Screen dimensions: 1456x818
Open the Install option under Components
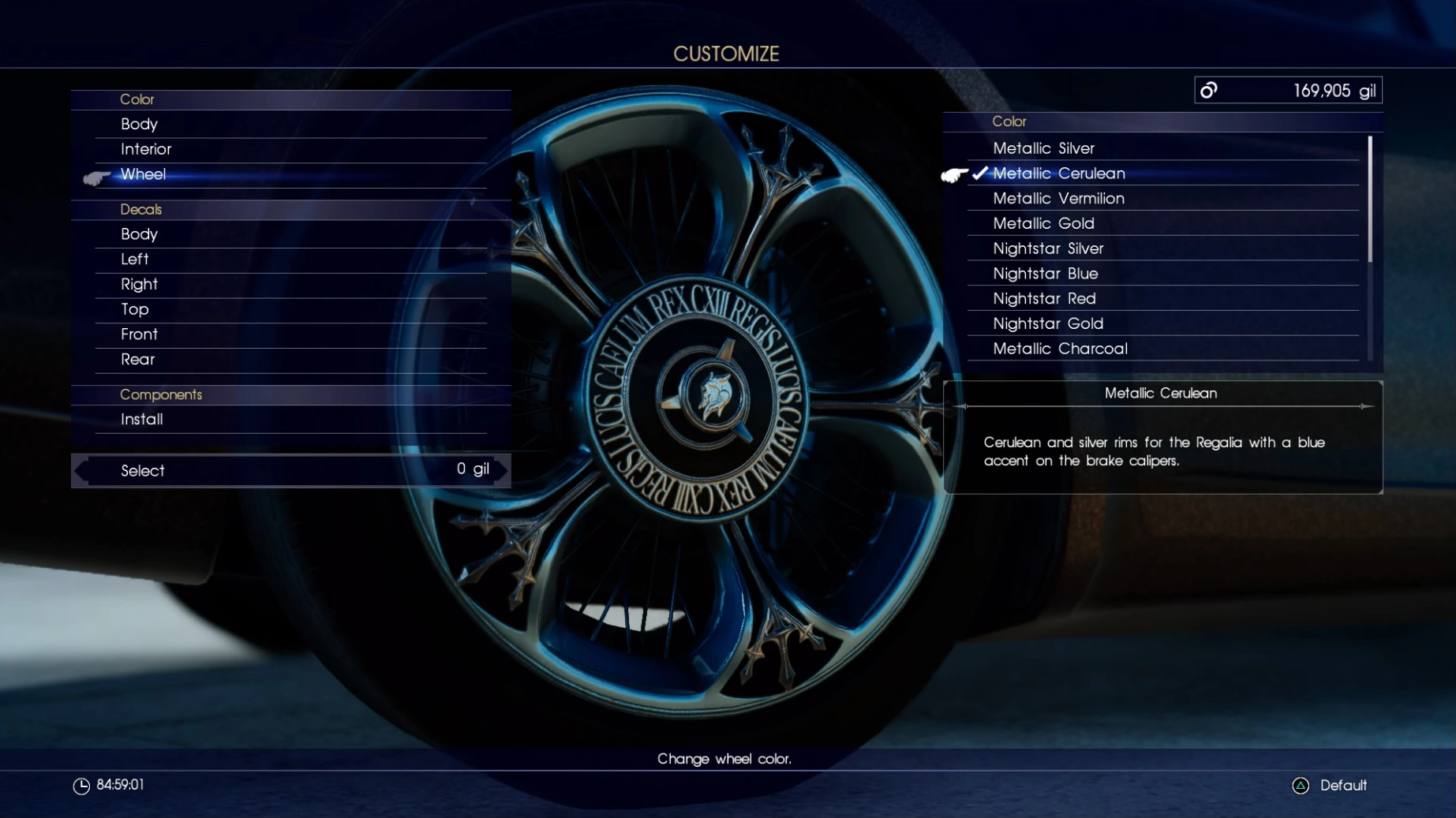141,419
